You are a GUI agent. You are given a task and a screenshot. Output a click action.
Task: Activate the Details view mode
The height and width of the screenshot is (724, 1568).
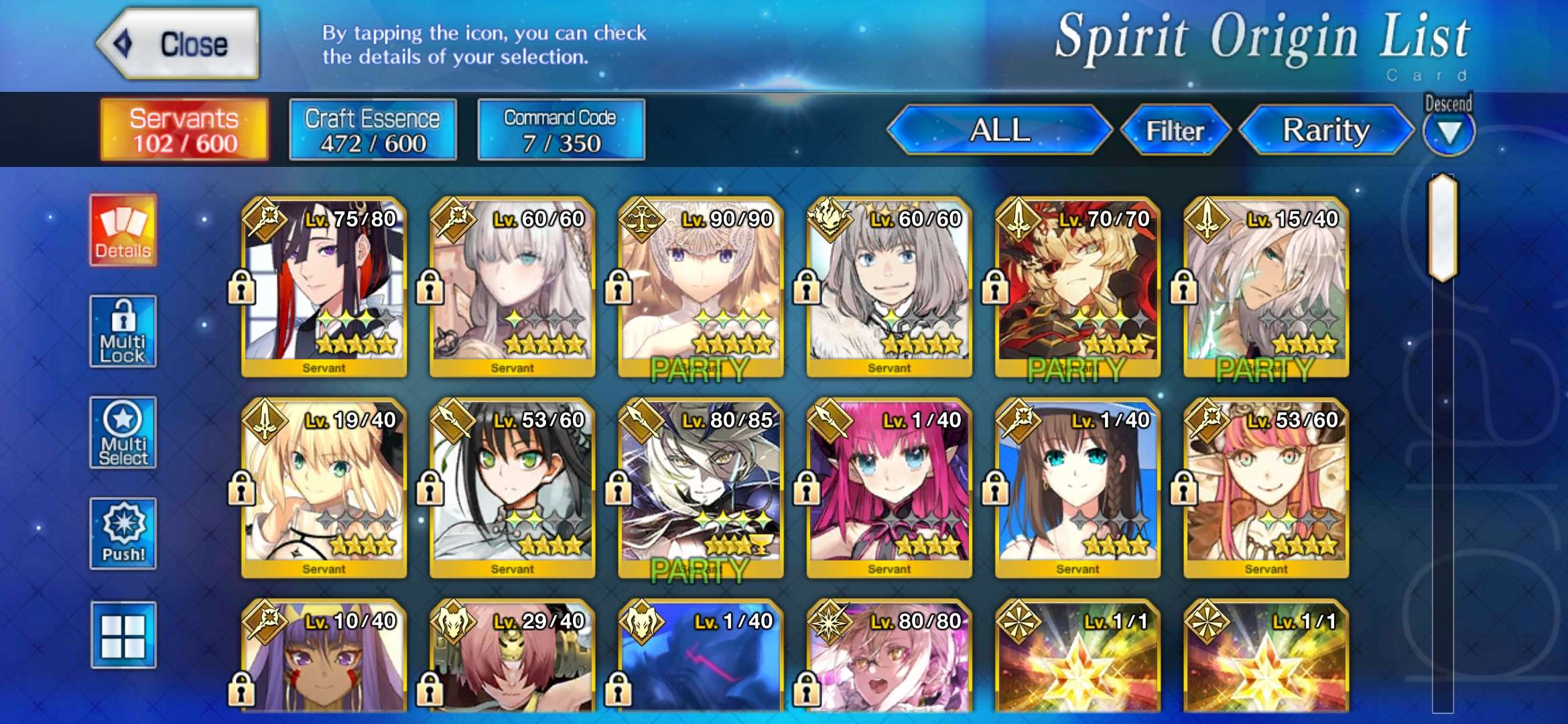[123, 231]
